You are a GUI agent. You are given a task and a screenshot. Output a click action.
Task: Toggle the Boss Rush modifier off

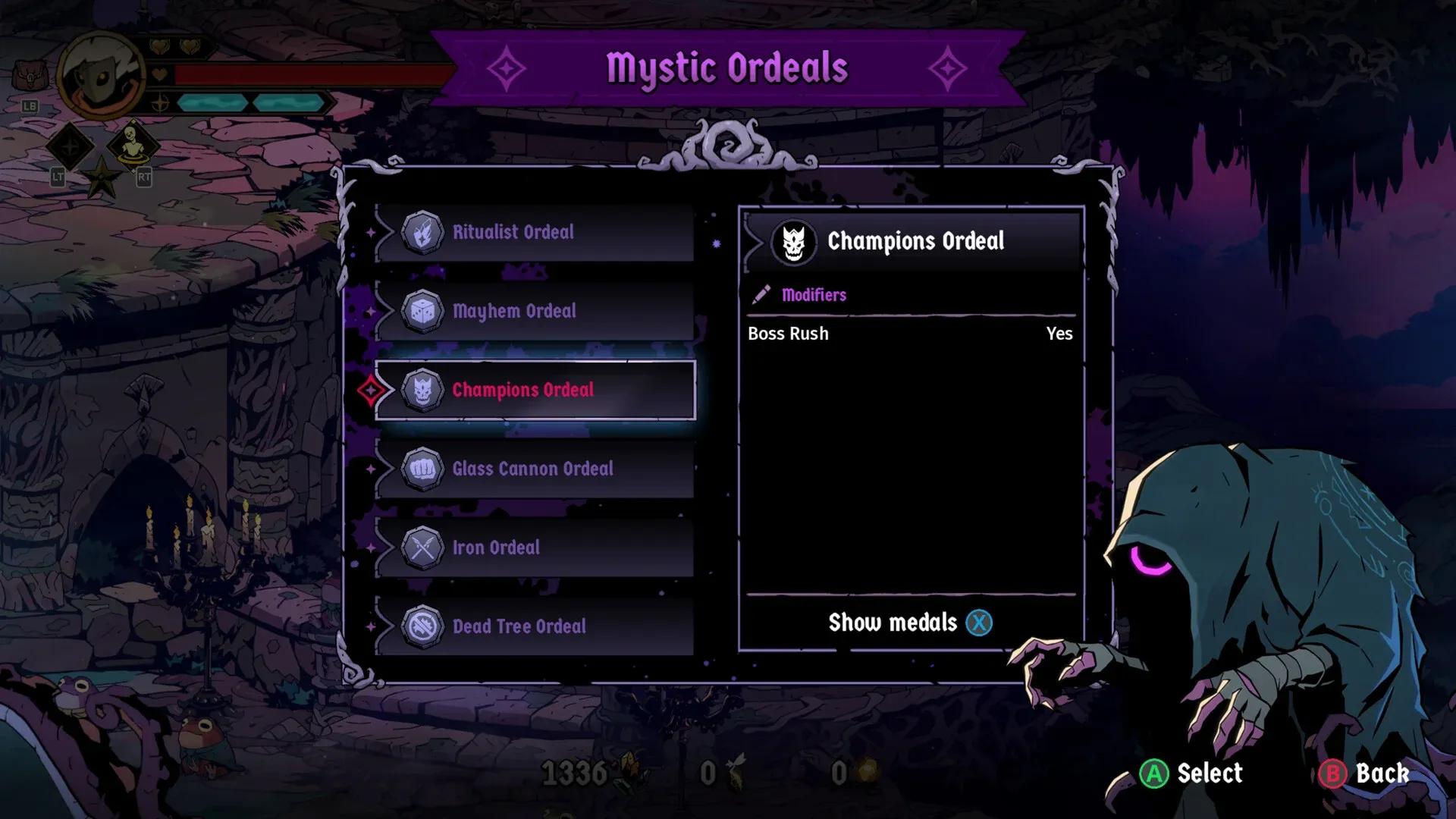1059,334
